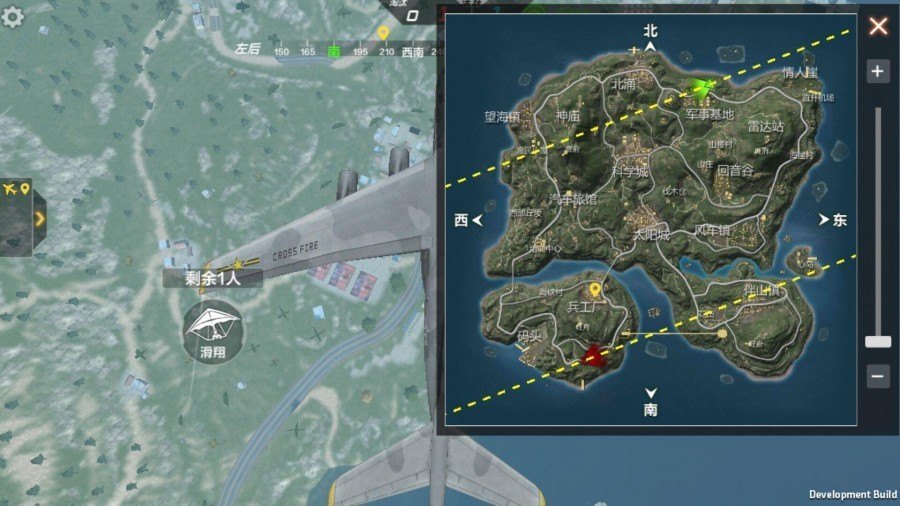Screen dimensions: 900x506
Task: Select the 军事基地 location on the map
Action: [709, 115]
